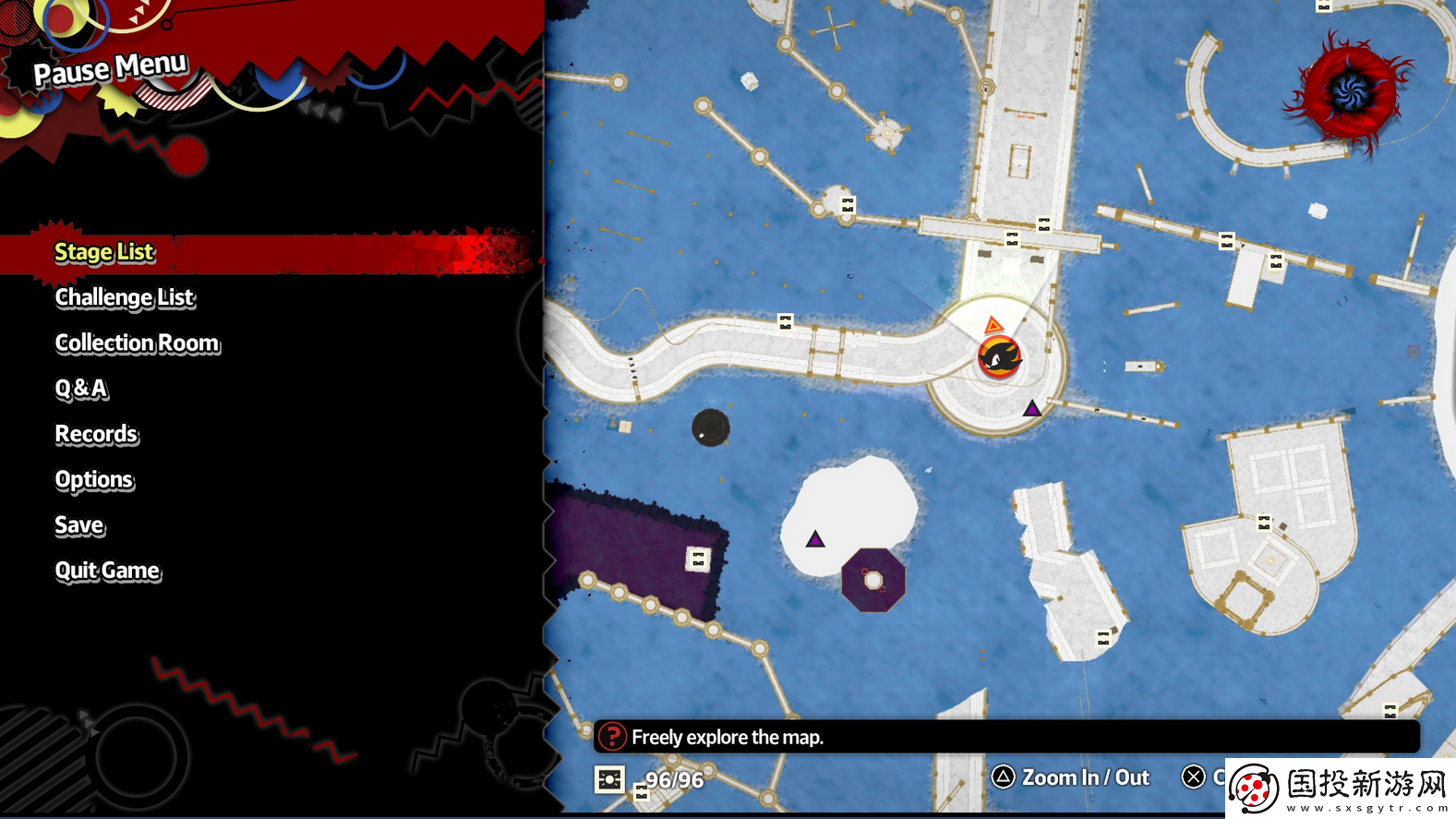
Task: Click the purple triangle marker beside Shadow
Action: [1031, 408]
